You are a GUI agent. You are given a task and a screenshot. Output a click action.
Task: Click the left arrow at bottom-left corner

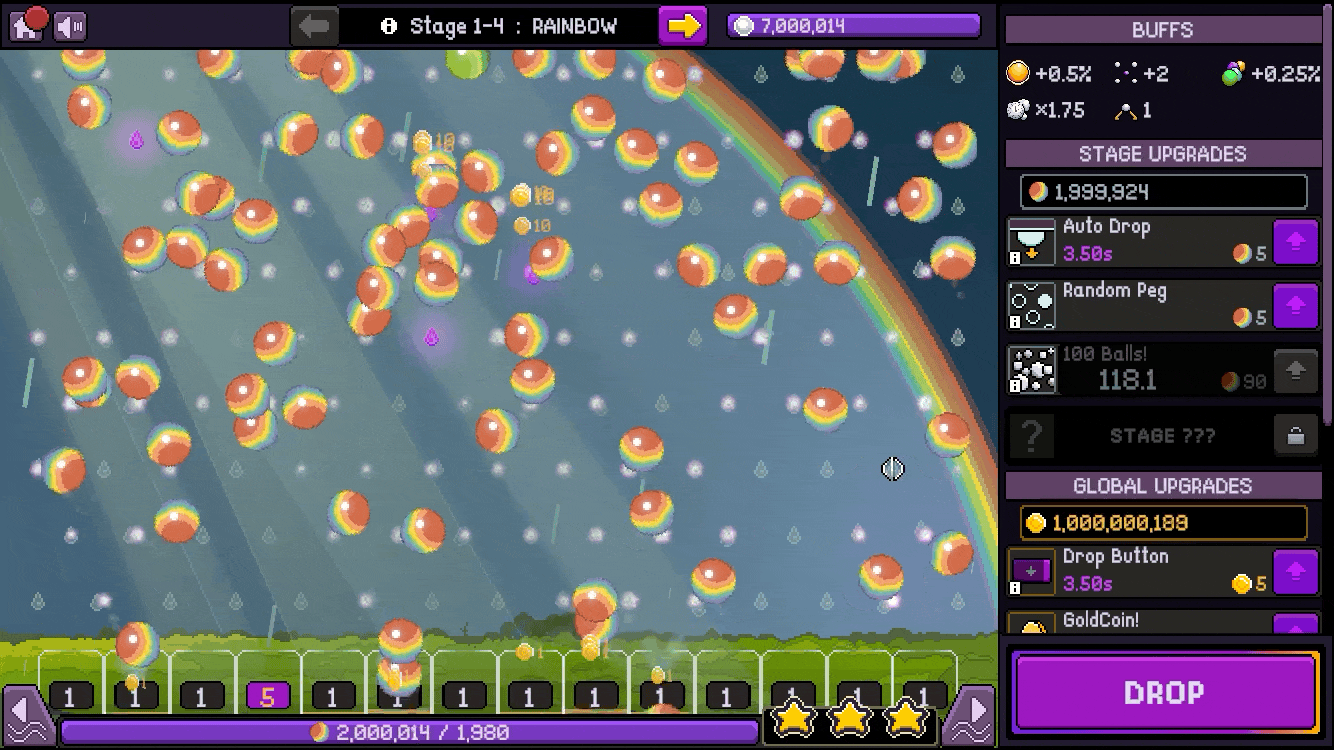pyautogui.click(x=26, y=714)
